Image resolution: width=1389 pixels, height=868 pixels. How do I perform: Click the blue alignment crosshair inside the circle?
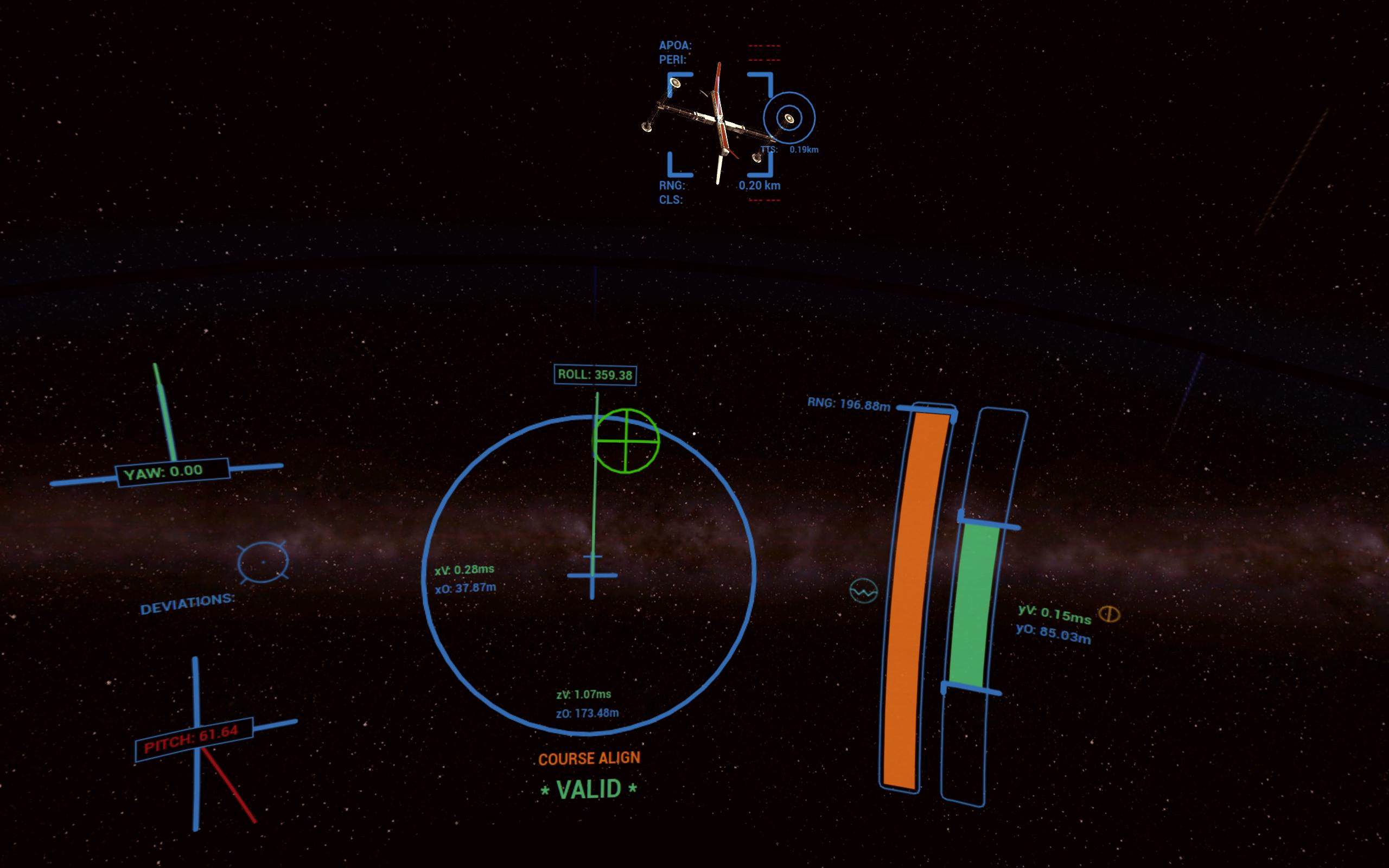pos(592,576)
